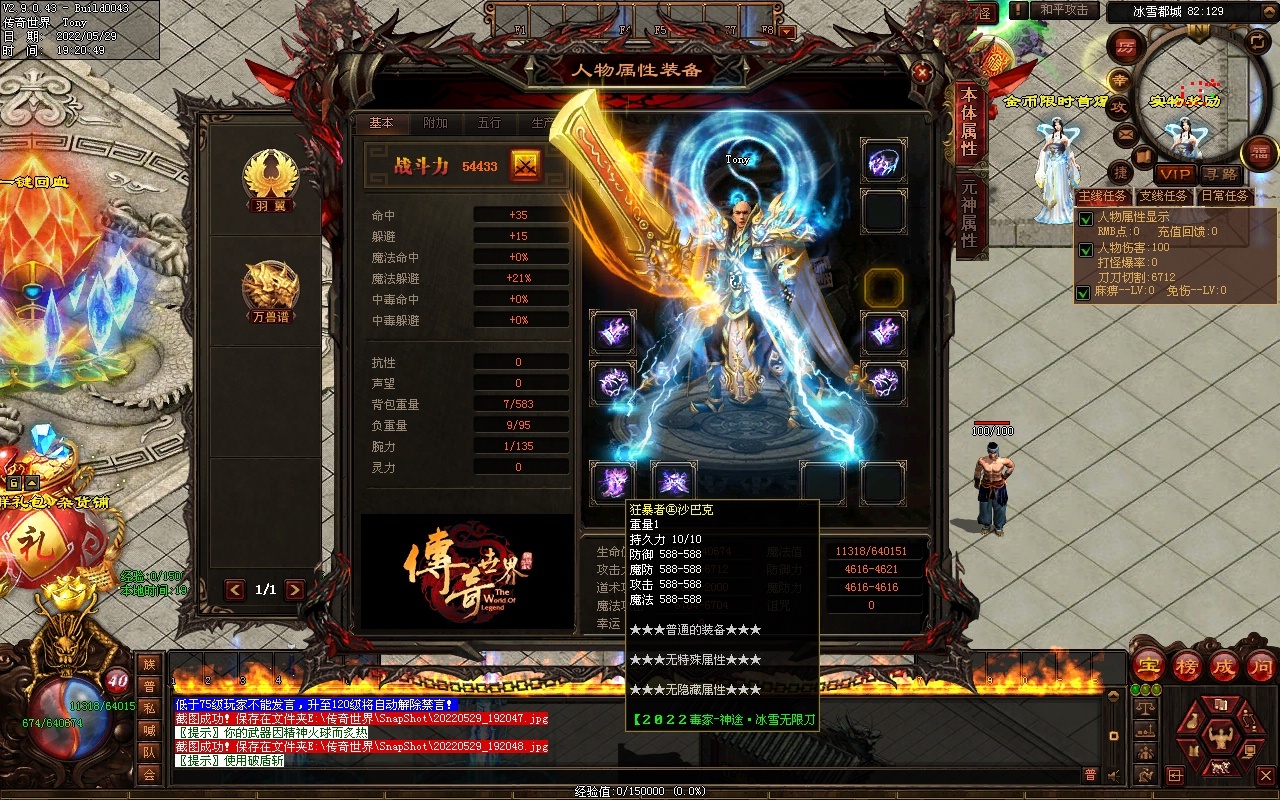The image size is (1280, 800).
Task: Open the 羽翼 wings icon
Action: [270, 179]
